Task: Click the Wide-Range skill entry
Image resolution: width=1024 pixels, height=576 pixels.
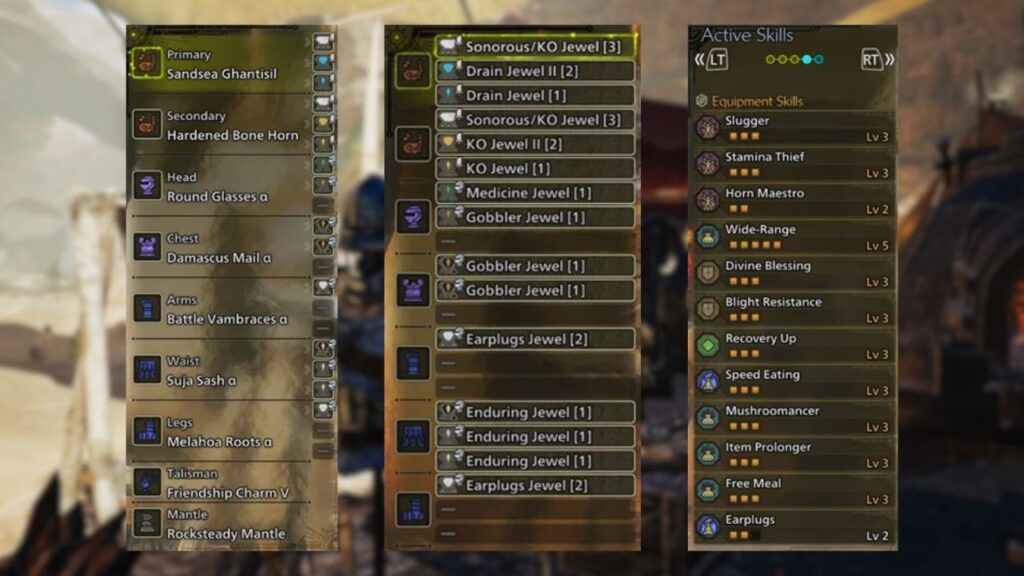Action: (x=792, y=237)
